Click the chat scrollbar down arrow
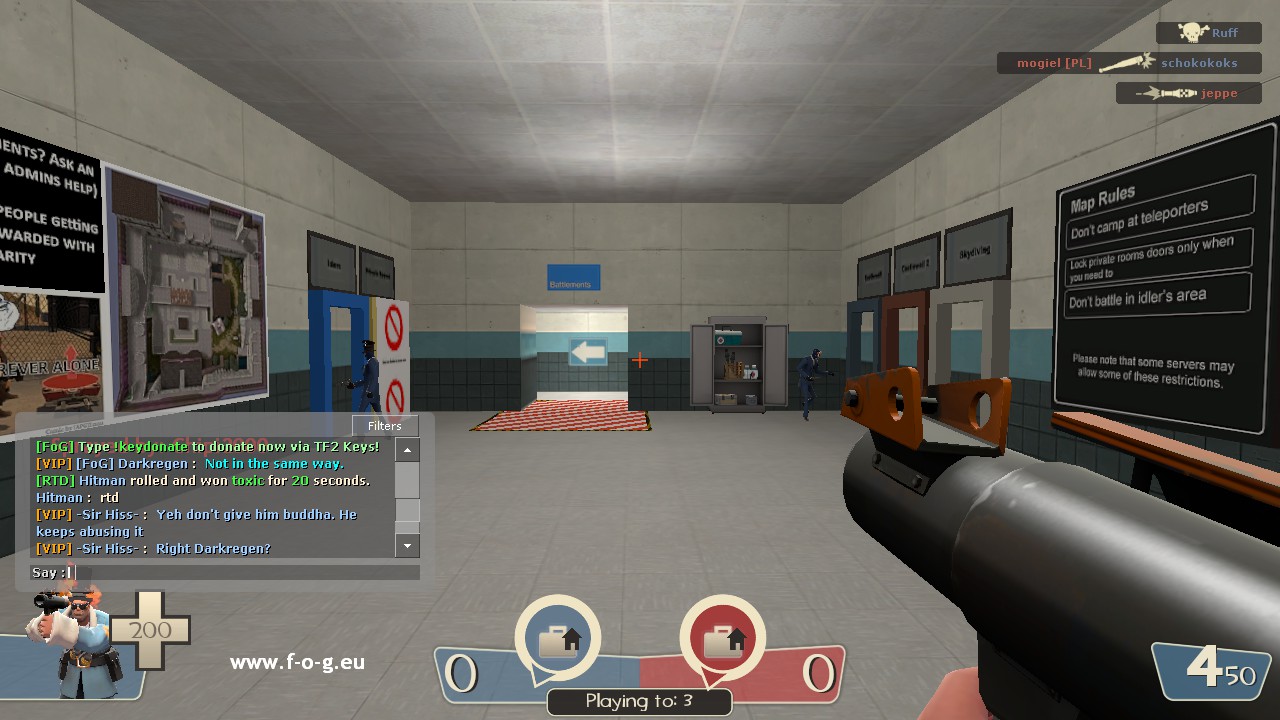The height and width of the screenshot is (720, 1280). click(x=407, y=546)
